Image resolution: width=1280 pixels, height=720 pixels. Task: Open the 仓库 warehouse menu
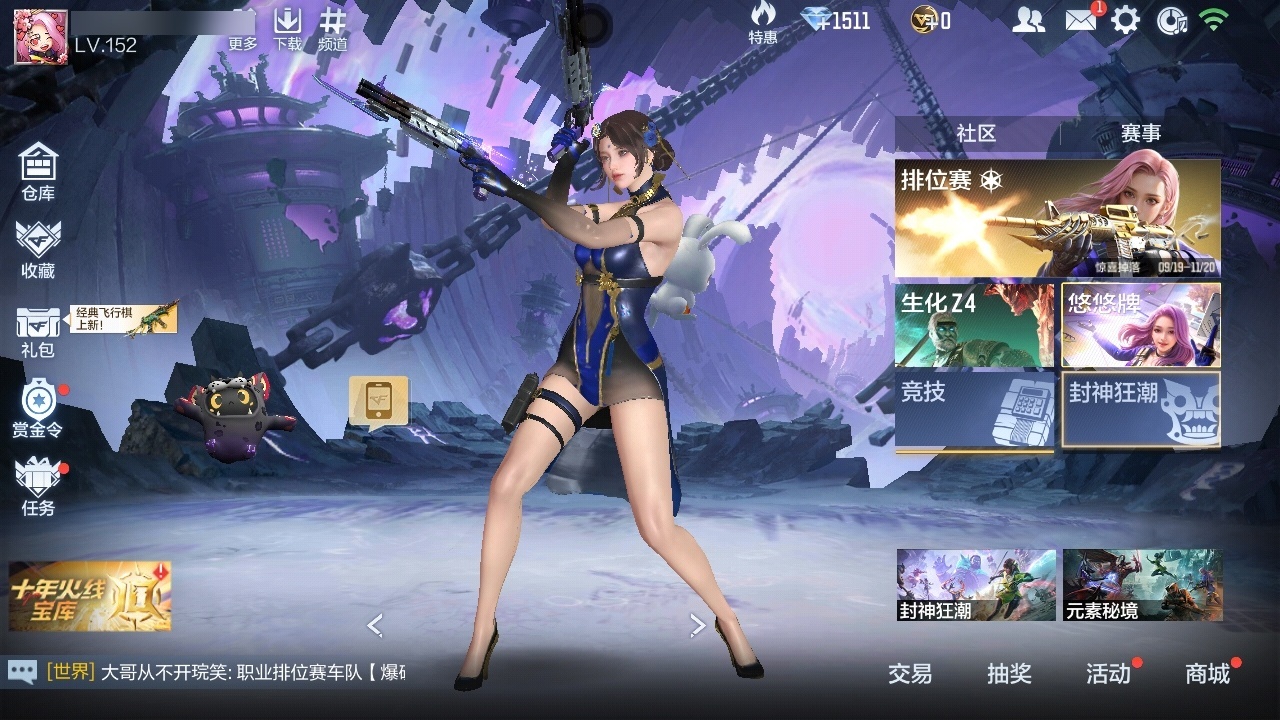tap(38, 172)
